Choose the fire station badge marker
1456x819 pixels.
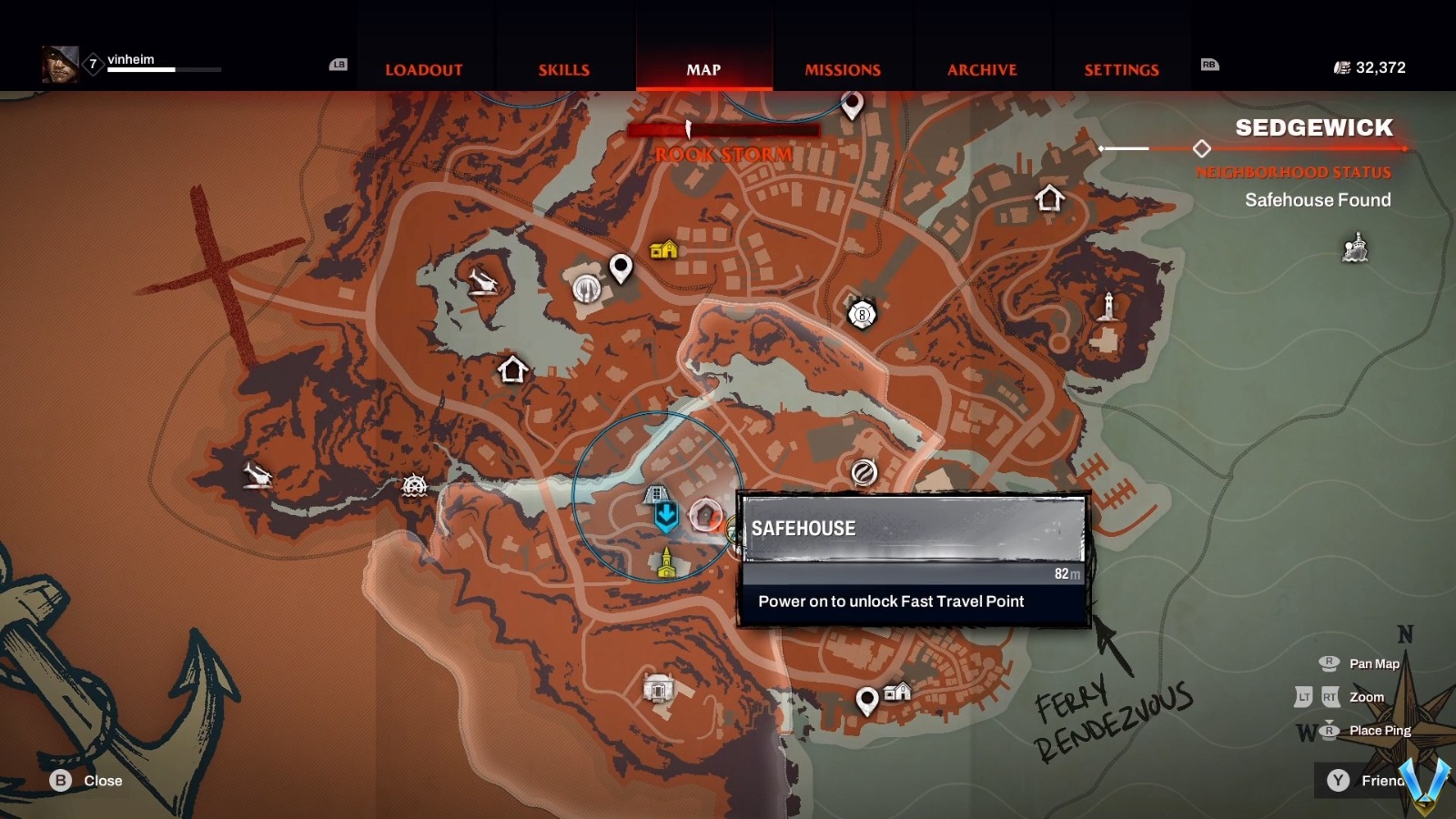point(862,315)
